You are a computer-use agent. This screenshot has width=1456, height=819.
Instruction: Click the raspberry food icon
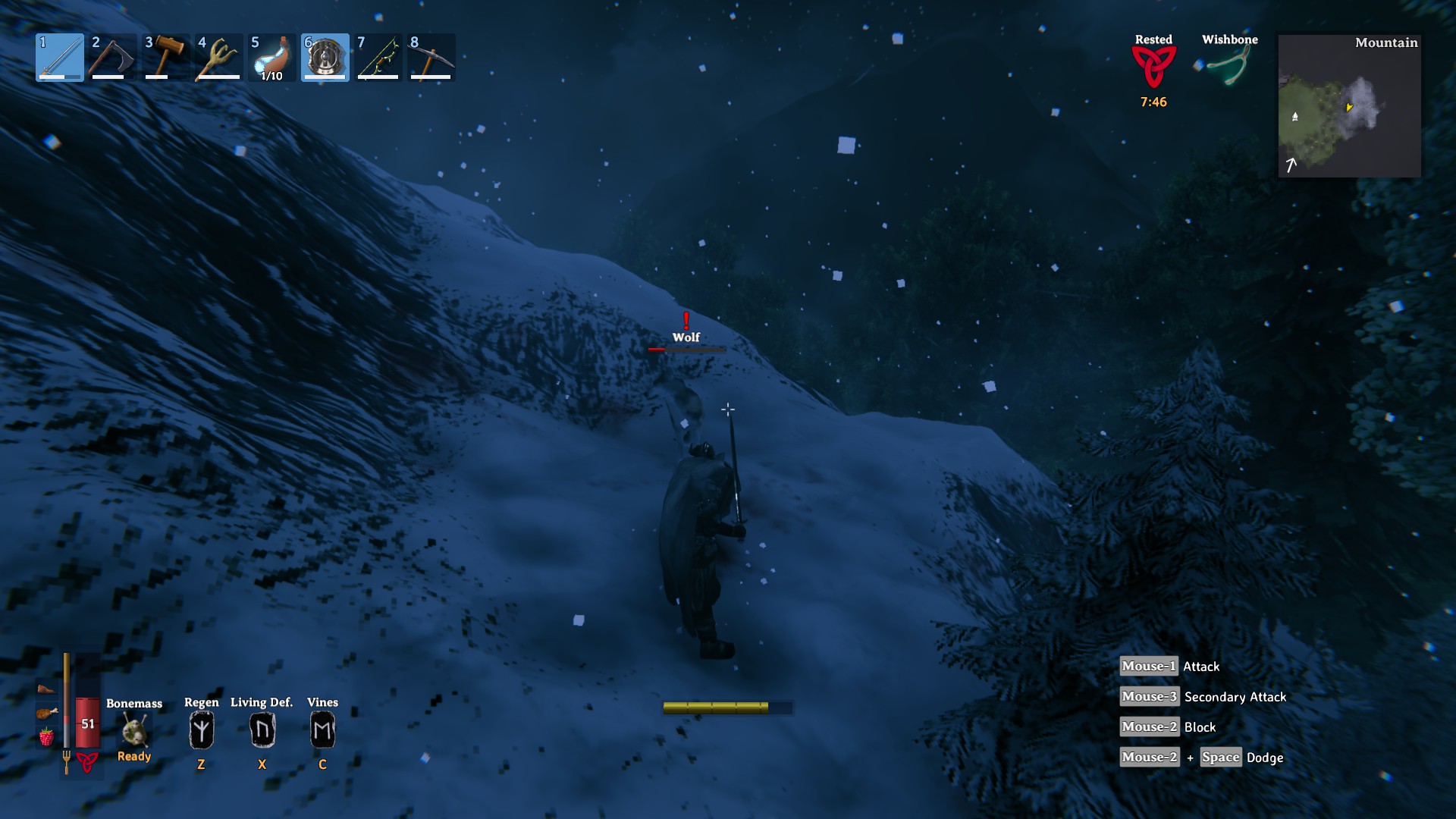pyautogui.click(x=46, y=736)
